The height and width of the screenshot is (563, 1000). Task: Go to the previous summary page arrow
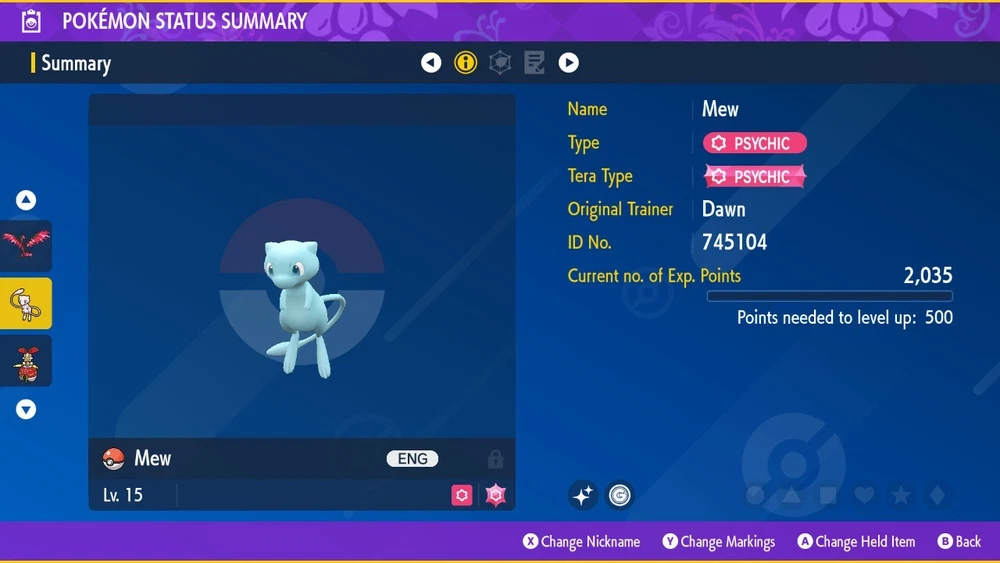(431, 63)
